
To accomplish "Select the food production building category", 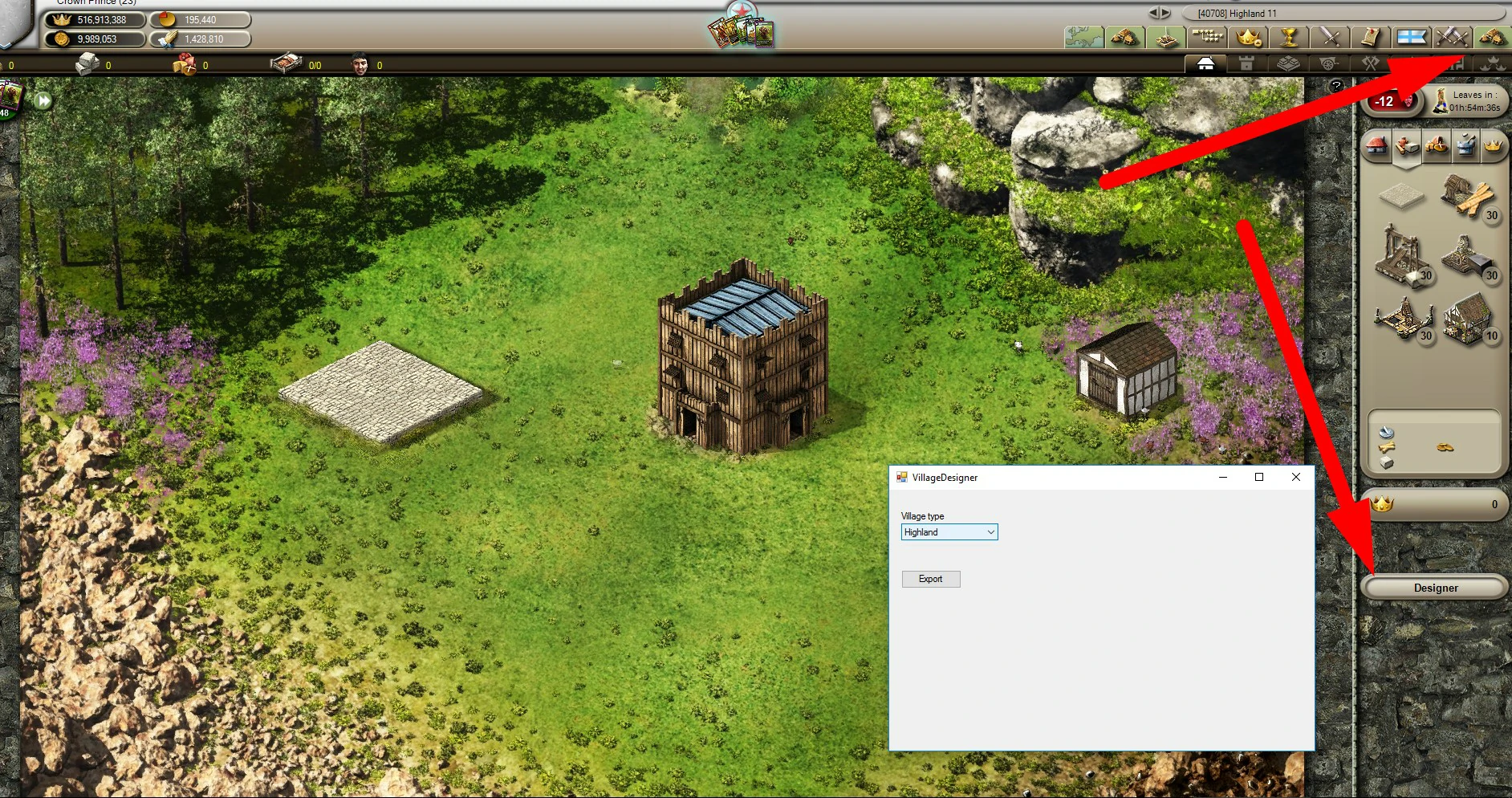I will pos(1436,146).
